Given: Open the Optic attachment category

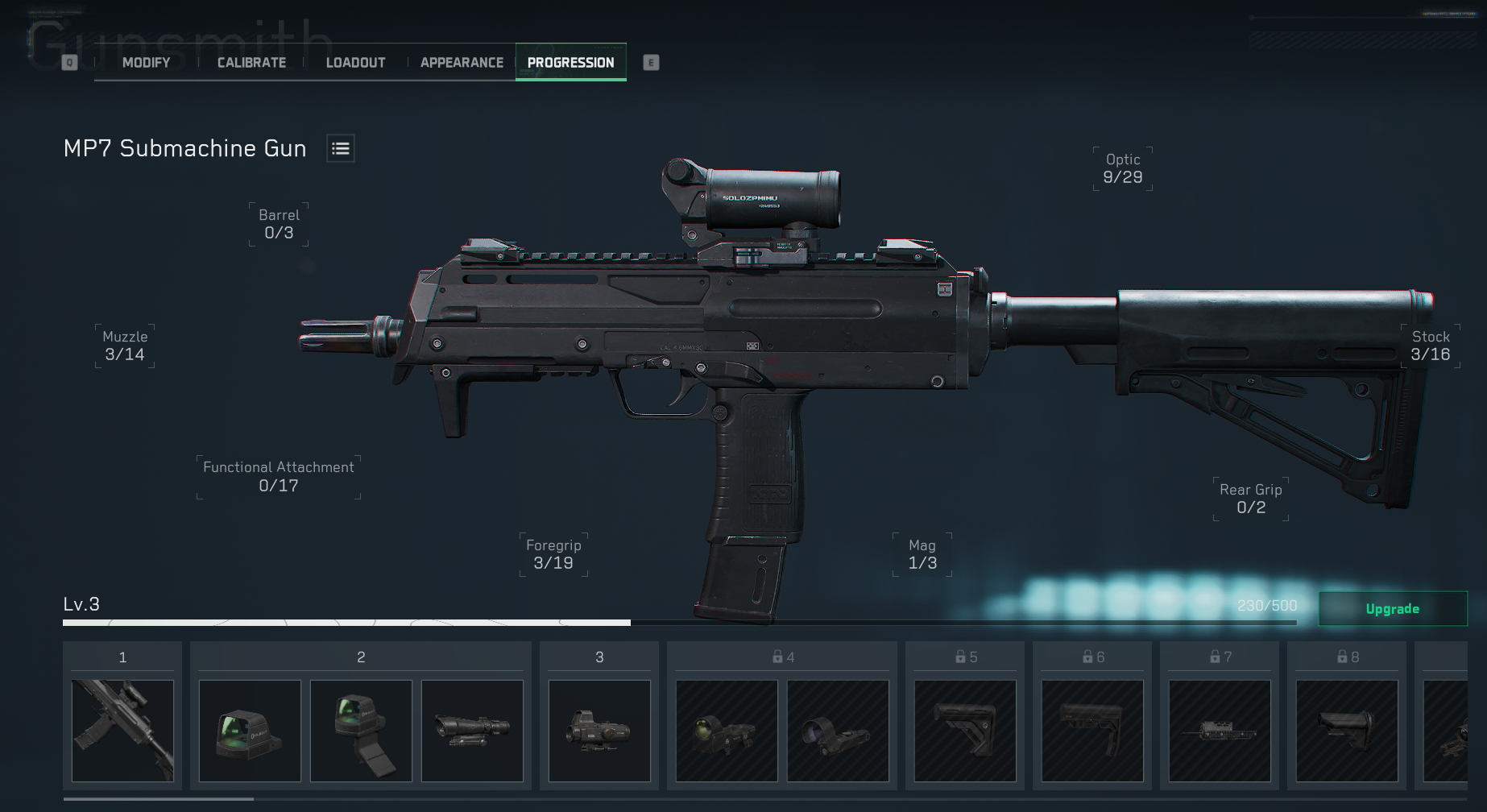Looking at the screenshot, I should (1122, 168).
